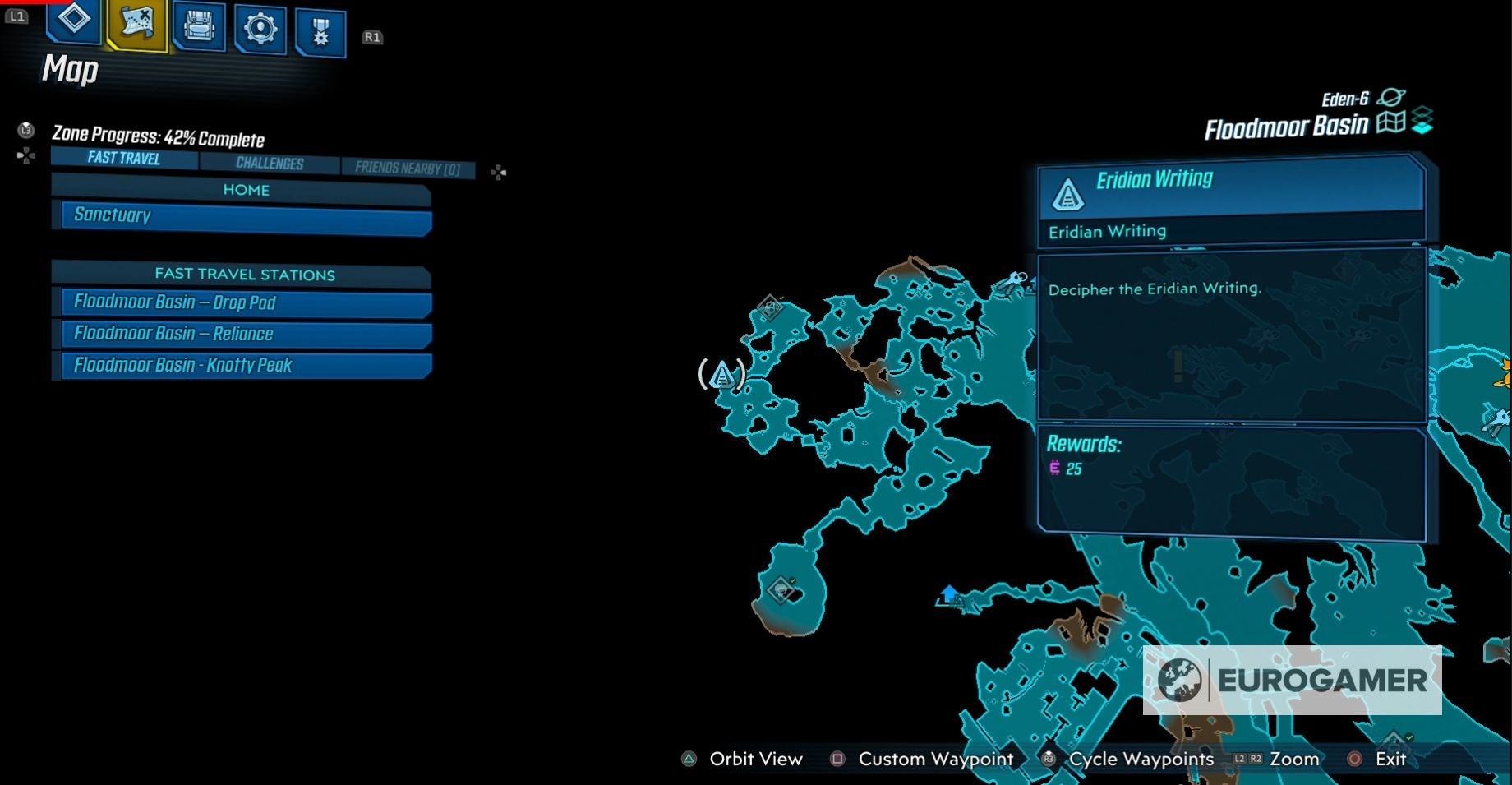Open the Guardian Rank medal icon
The image size is (1512, 785).
click(319, 25)
